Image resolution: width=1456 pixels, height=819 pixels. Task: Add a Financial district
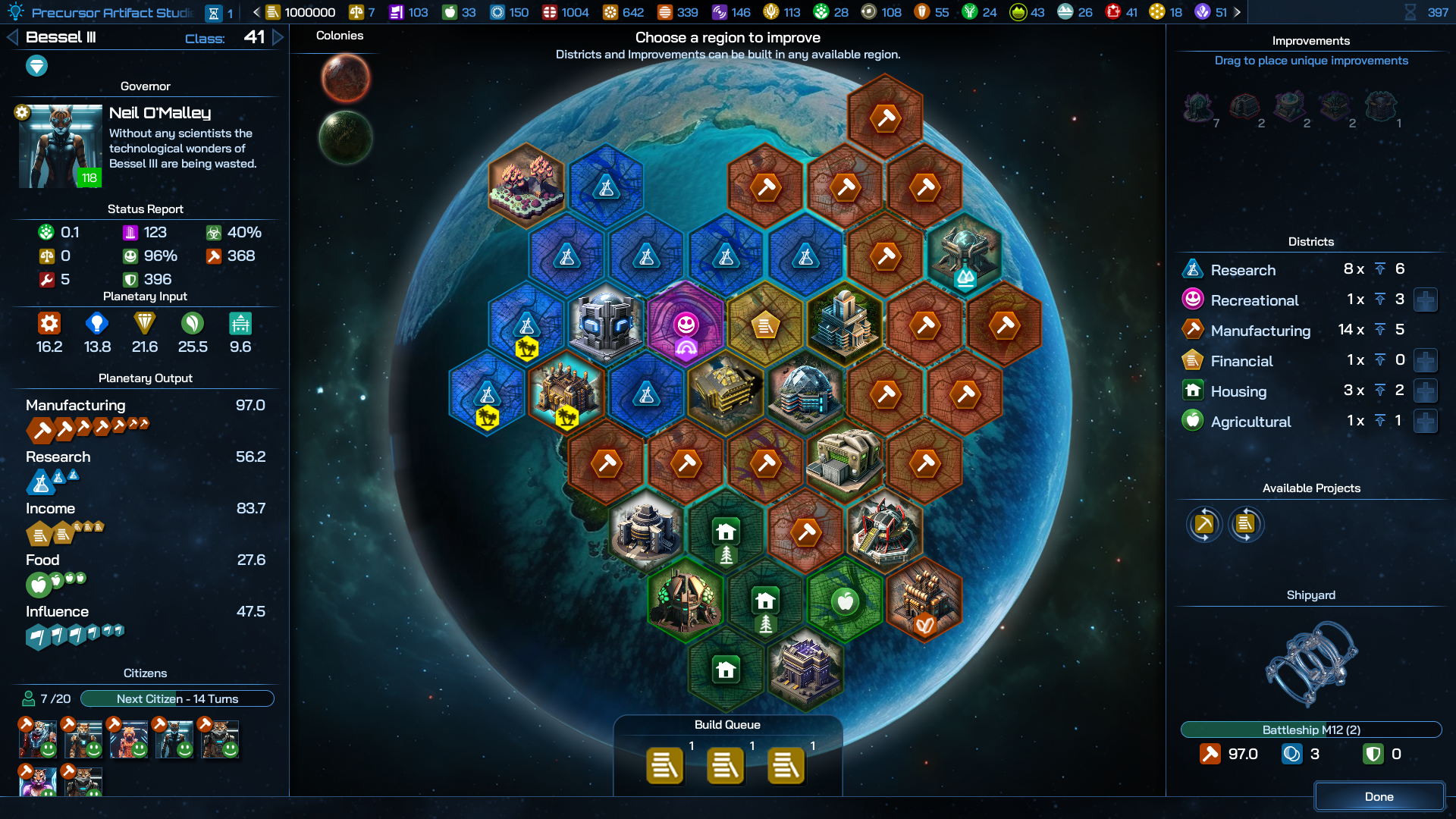1425,361
